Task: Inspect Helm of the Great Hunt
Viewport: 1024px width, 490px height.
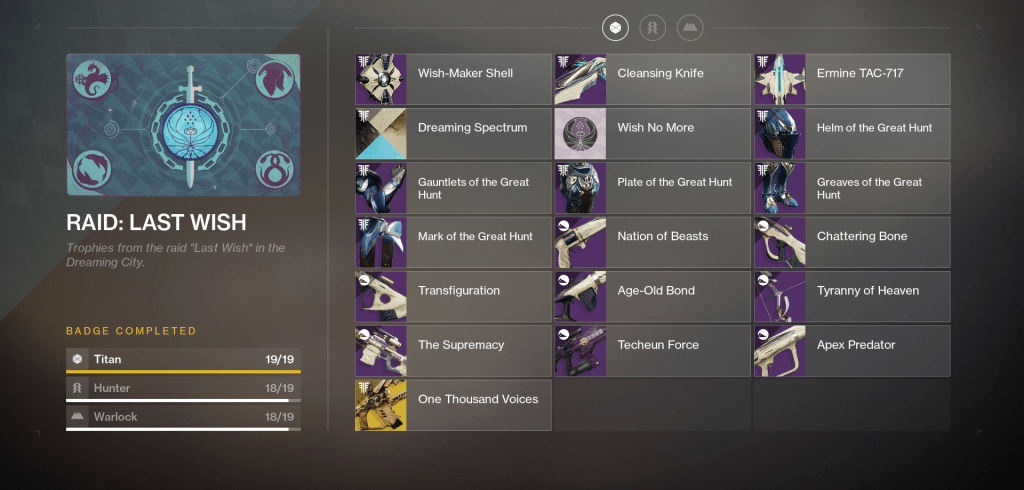Action: [852, 134]
